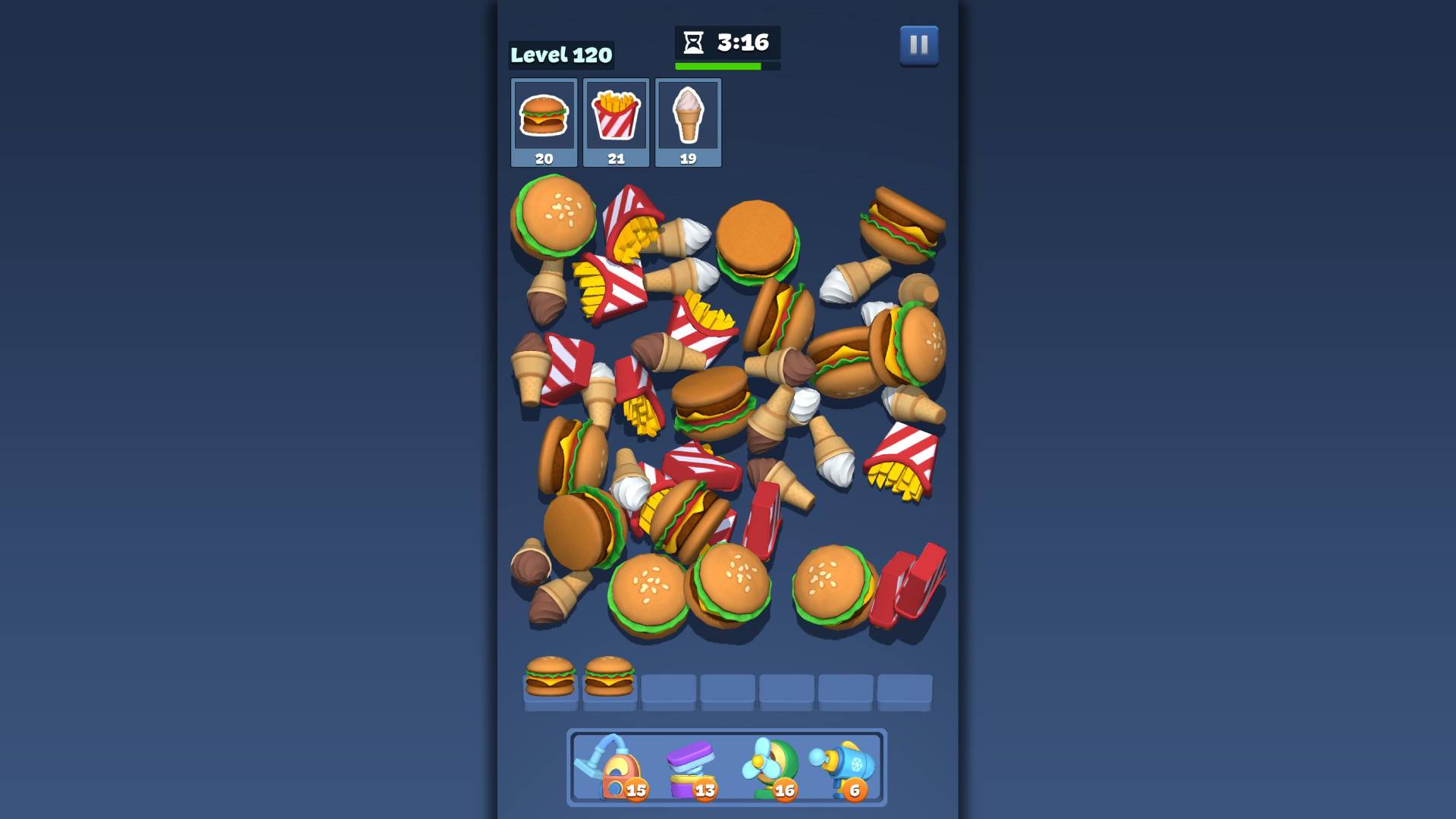
Task: Select the ice cream goal card showing 19
Action: [688, 121]
